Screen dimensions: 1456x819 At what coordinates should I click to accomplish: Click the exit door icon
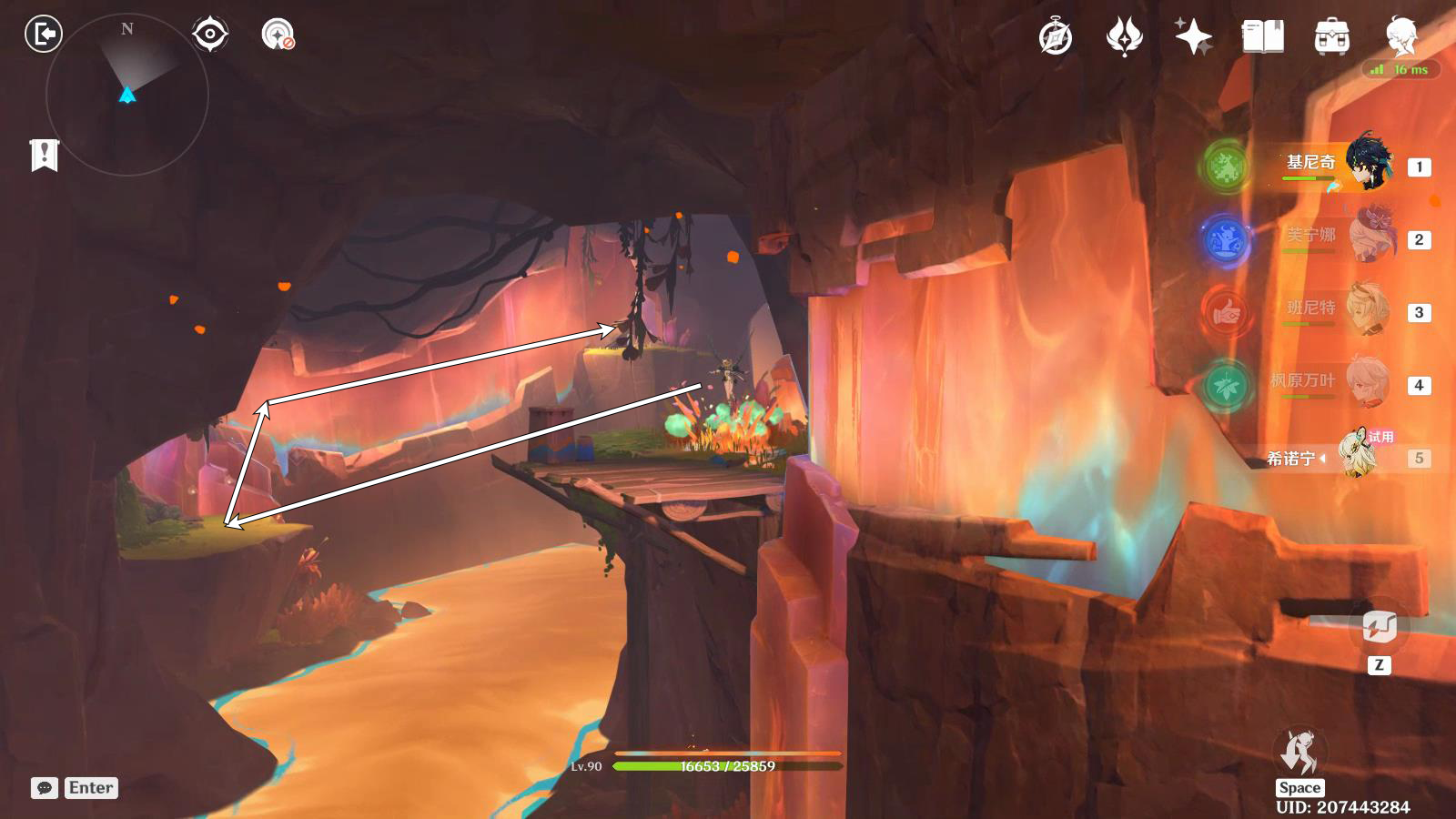[43, 35]
